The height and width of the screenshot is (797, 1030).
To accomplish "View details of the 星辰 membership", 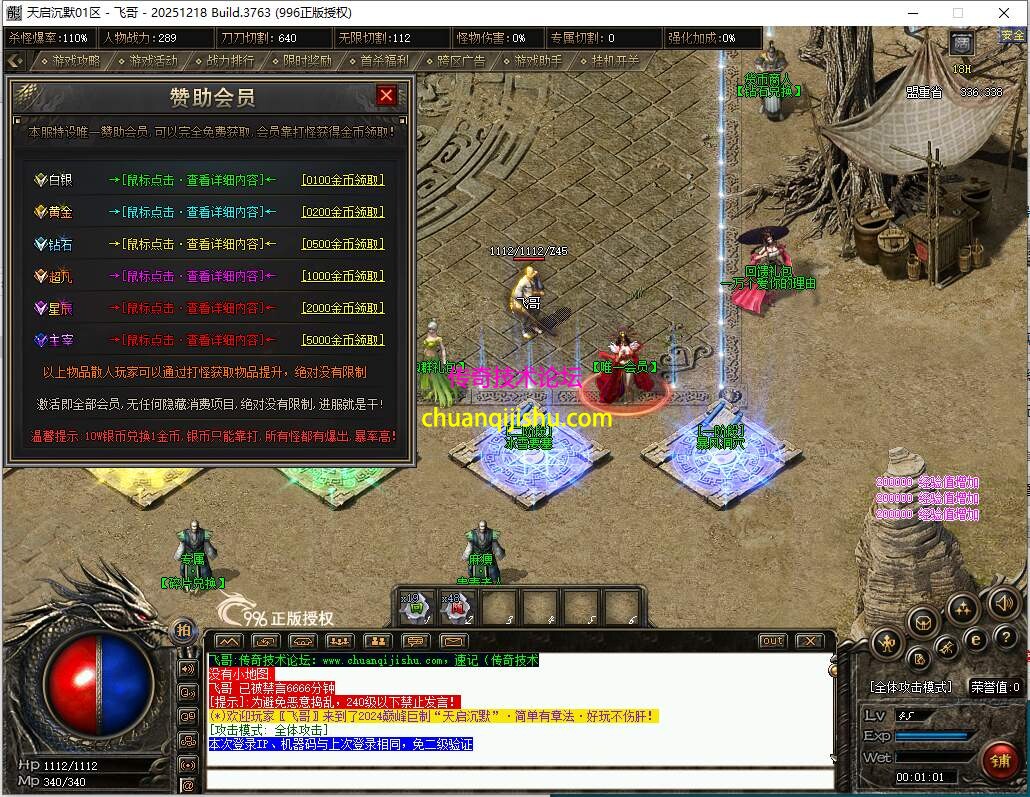I will [192, 308].
